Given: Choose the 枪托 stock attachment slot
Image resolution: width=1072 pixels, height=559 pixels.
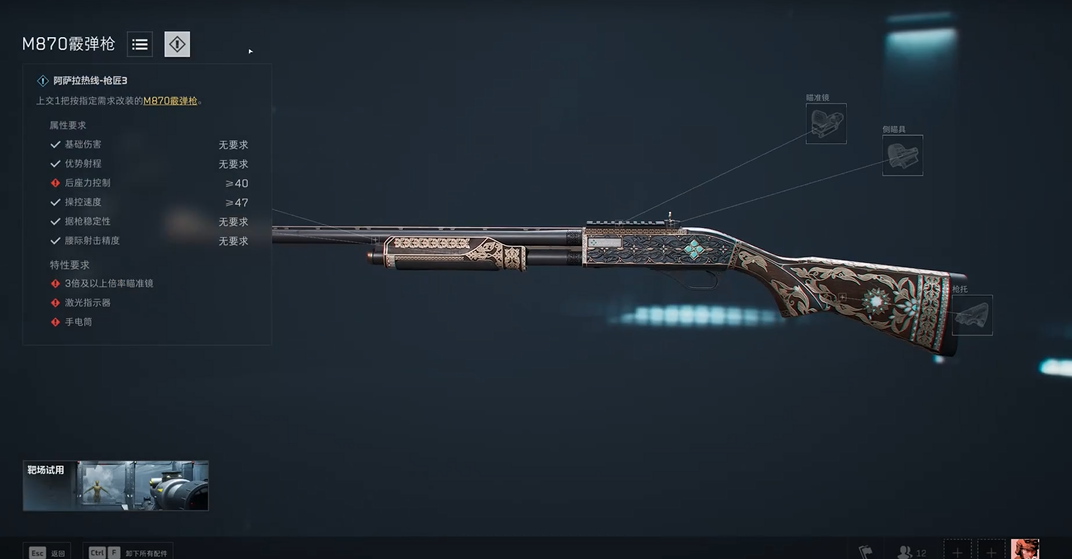Looking at the screenshot, I should pos(972,315).
